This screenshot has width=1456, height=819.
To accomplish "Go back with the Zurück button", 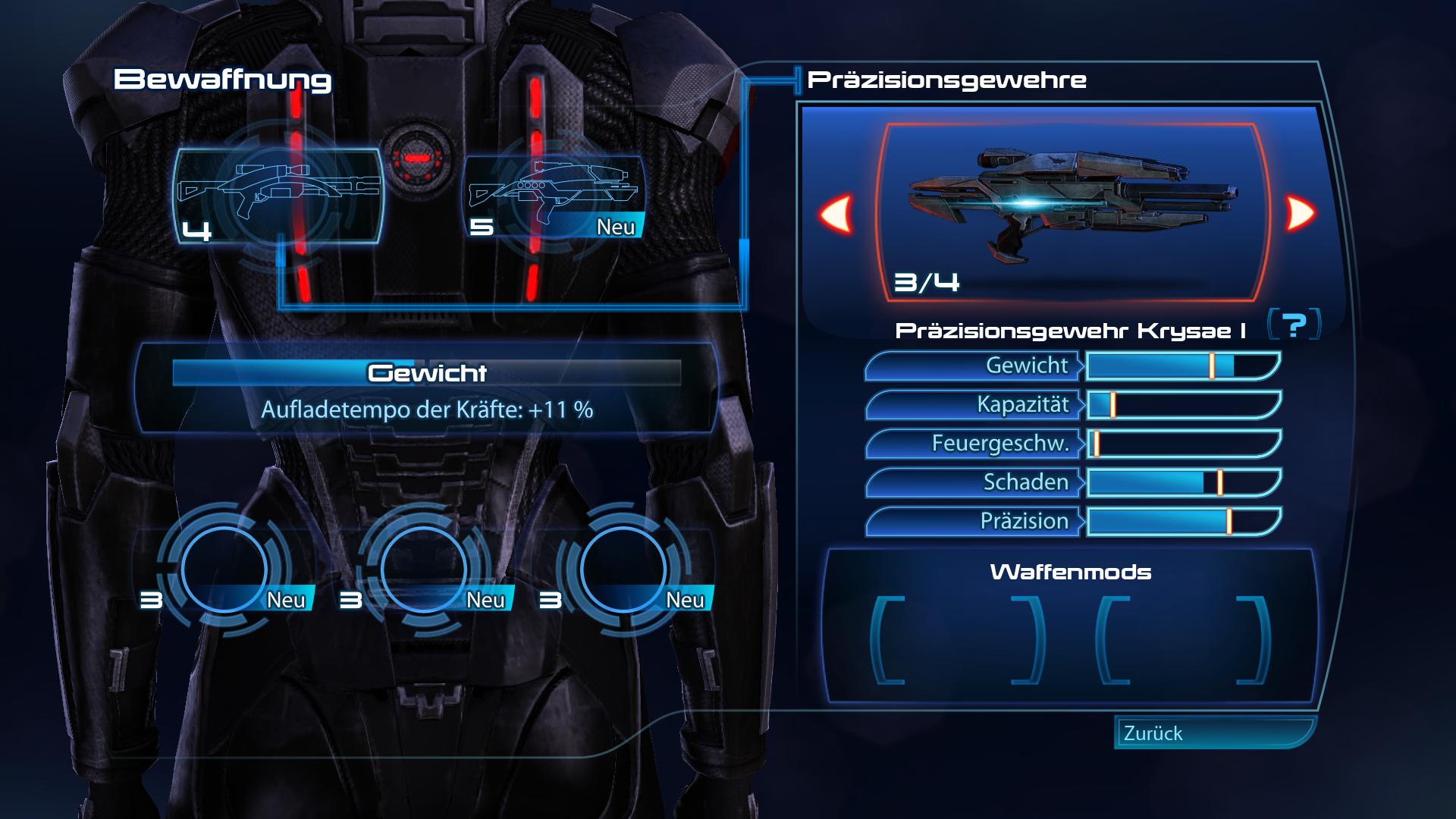I will (1213, 733).
